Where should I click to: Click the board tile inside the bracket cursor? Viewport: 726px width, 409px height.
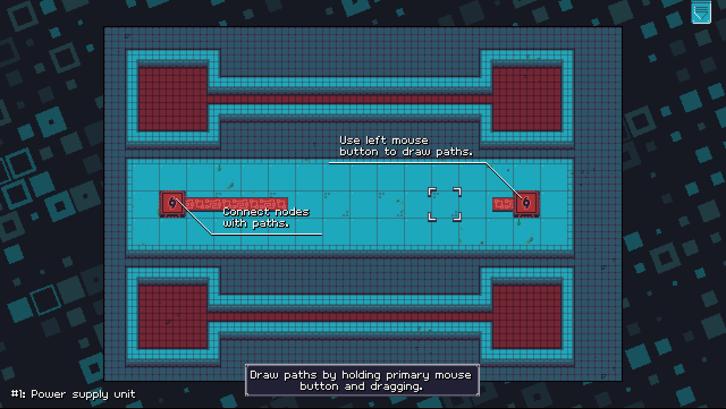445,203
